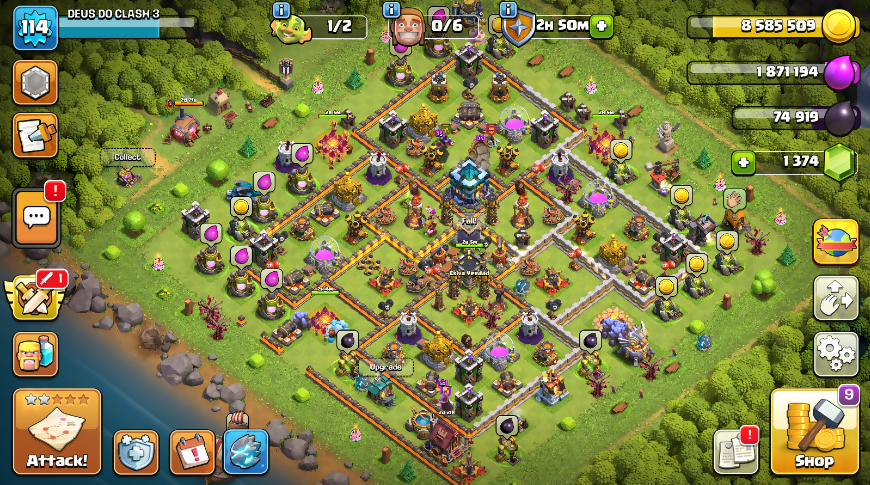Screen dimensions: 870x485
Task: Open the Shop
Action: [x=814, y=431]
